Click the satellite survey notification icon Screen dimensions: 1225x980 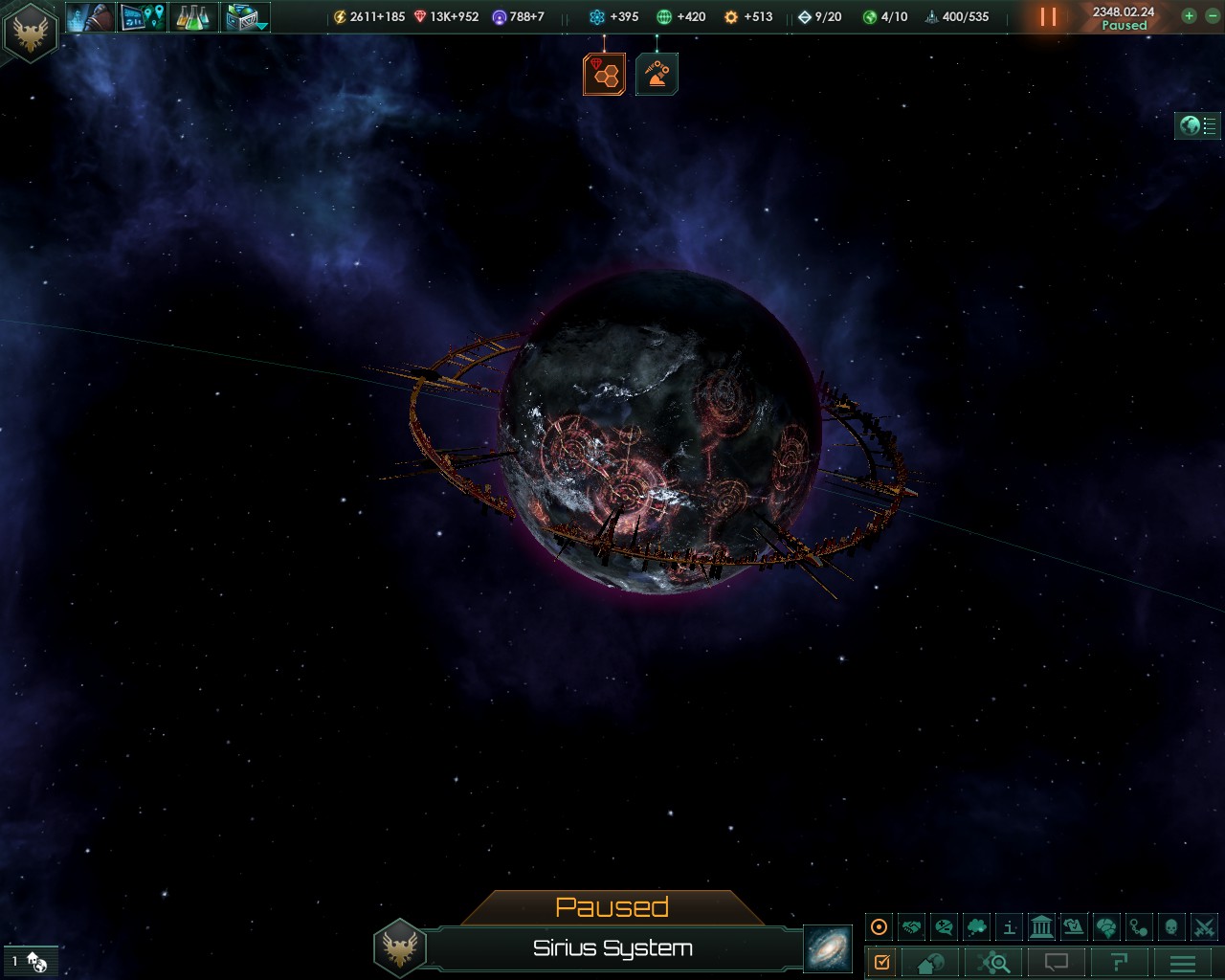657,73
